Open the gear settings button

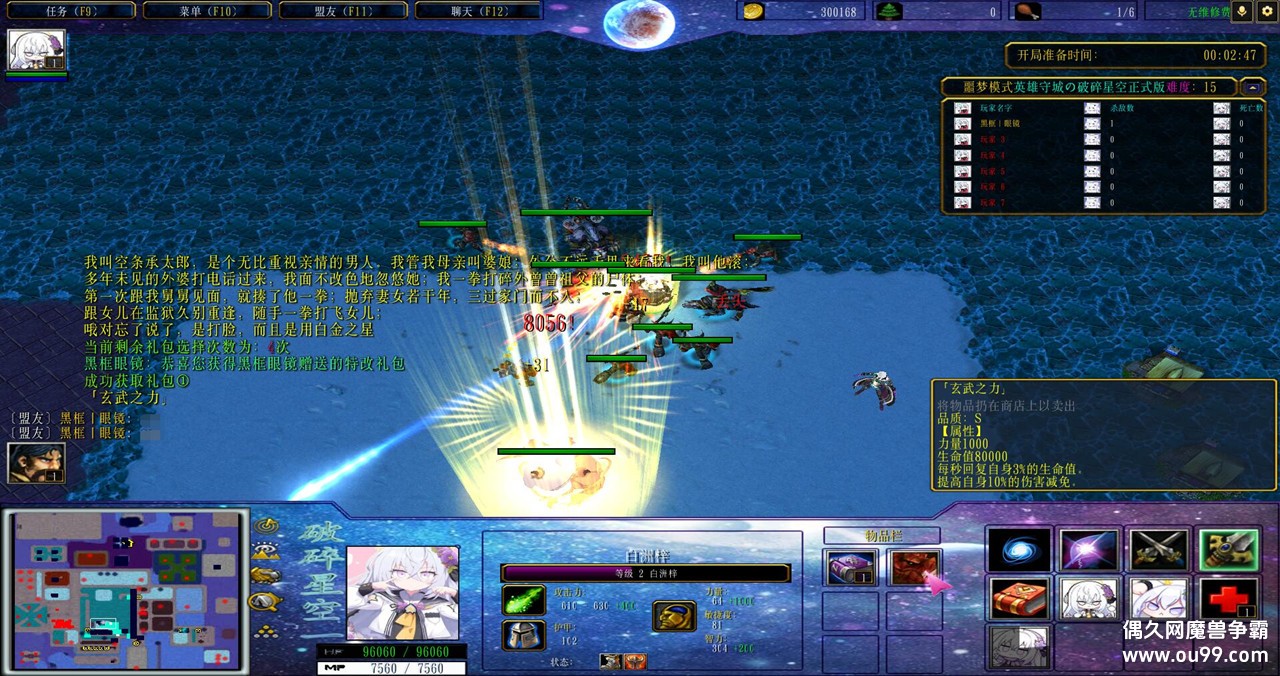coord(1267,11)
